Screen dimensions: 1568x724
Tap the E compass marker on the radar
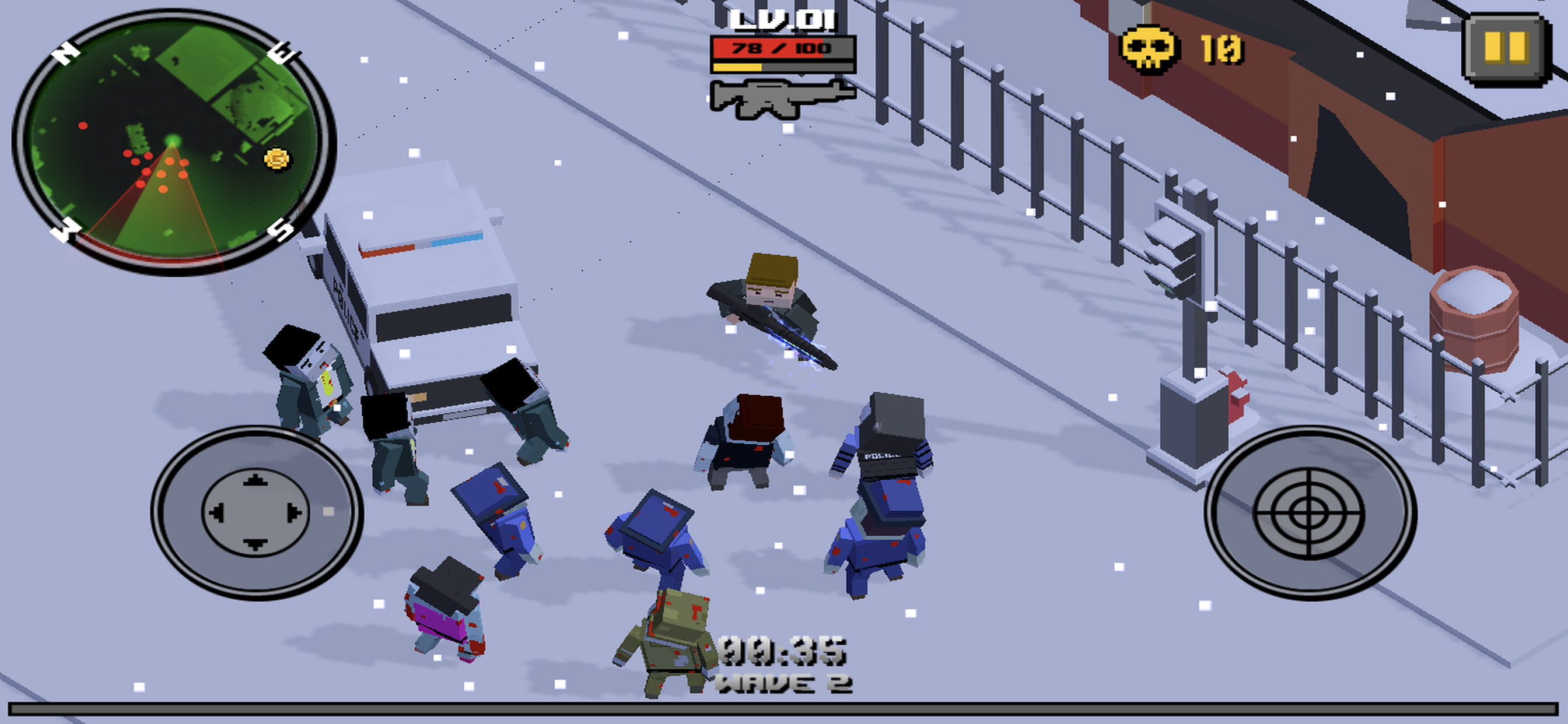(280, 53)
